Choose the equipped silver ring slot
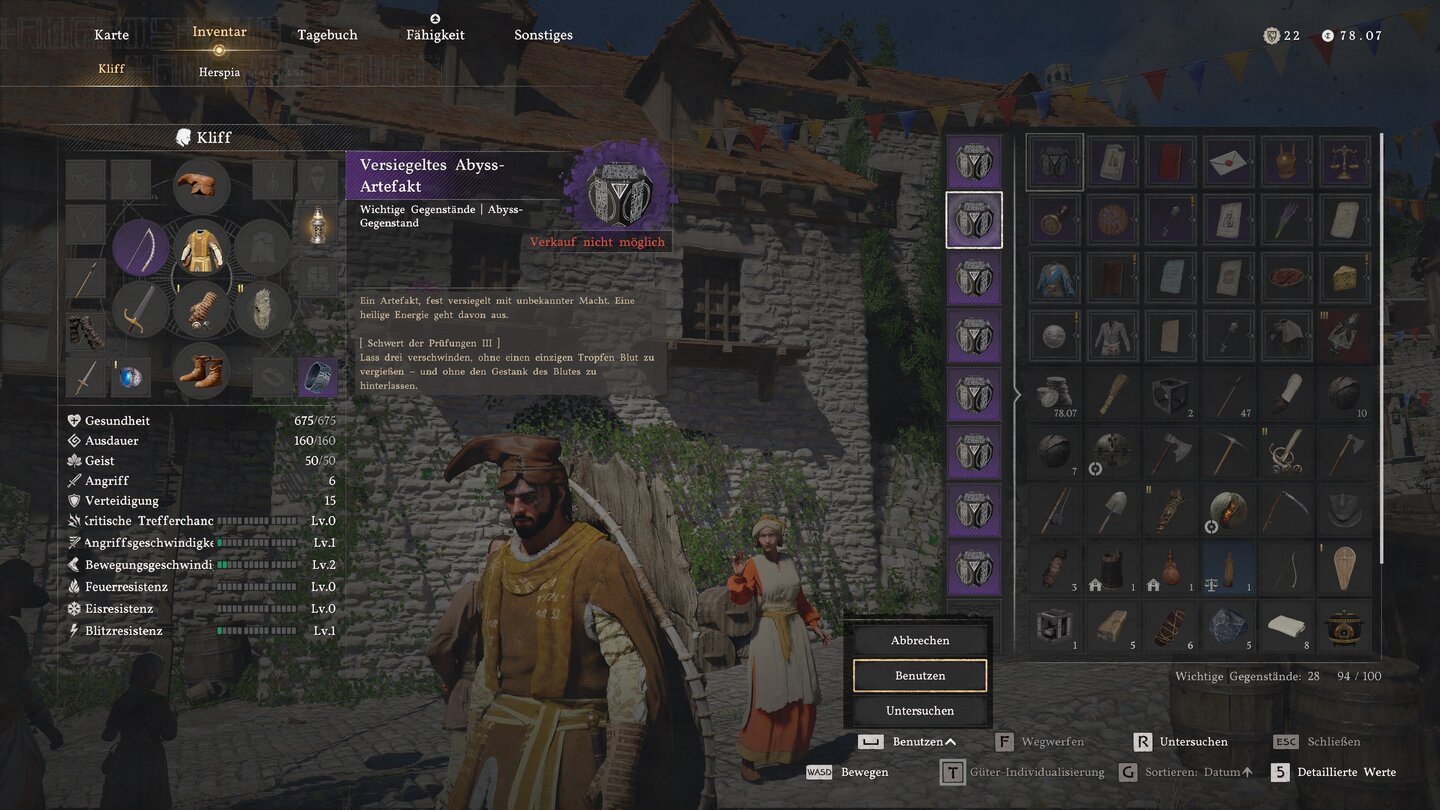Viewport: 1440px width, 810px height. (318, 377)
